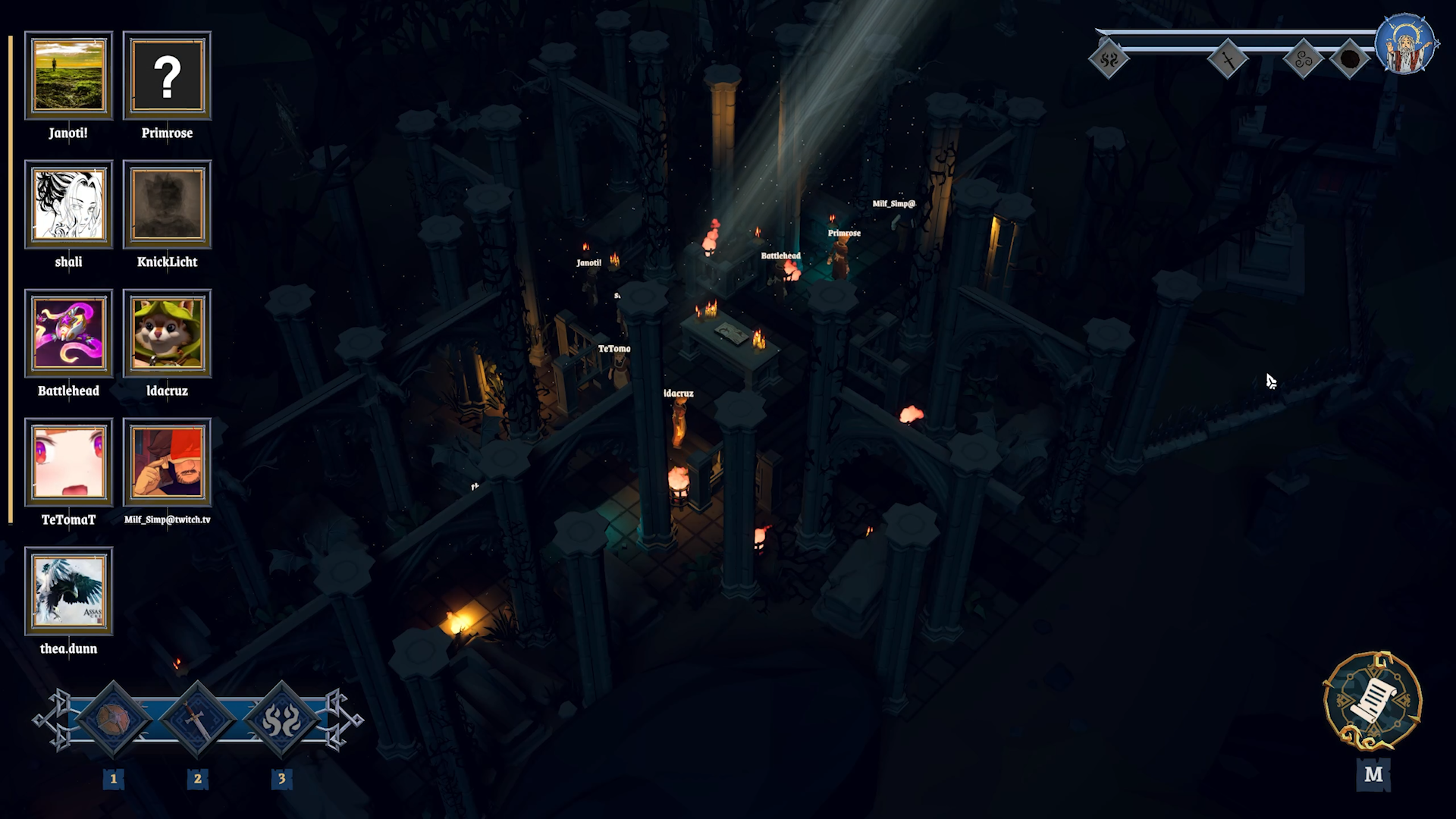
Task: Expand the KnickLicht portrait details
Action: pos(166,205)
